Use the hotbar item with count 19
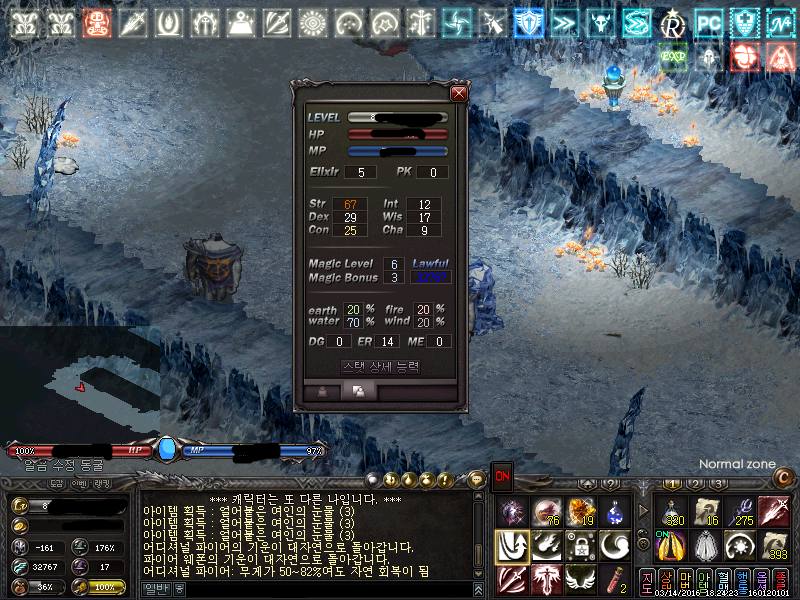Image resolution: width=800 pixels, height=600 pixels. pyautogui.click(x=580, y=512)
